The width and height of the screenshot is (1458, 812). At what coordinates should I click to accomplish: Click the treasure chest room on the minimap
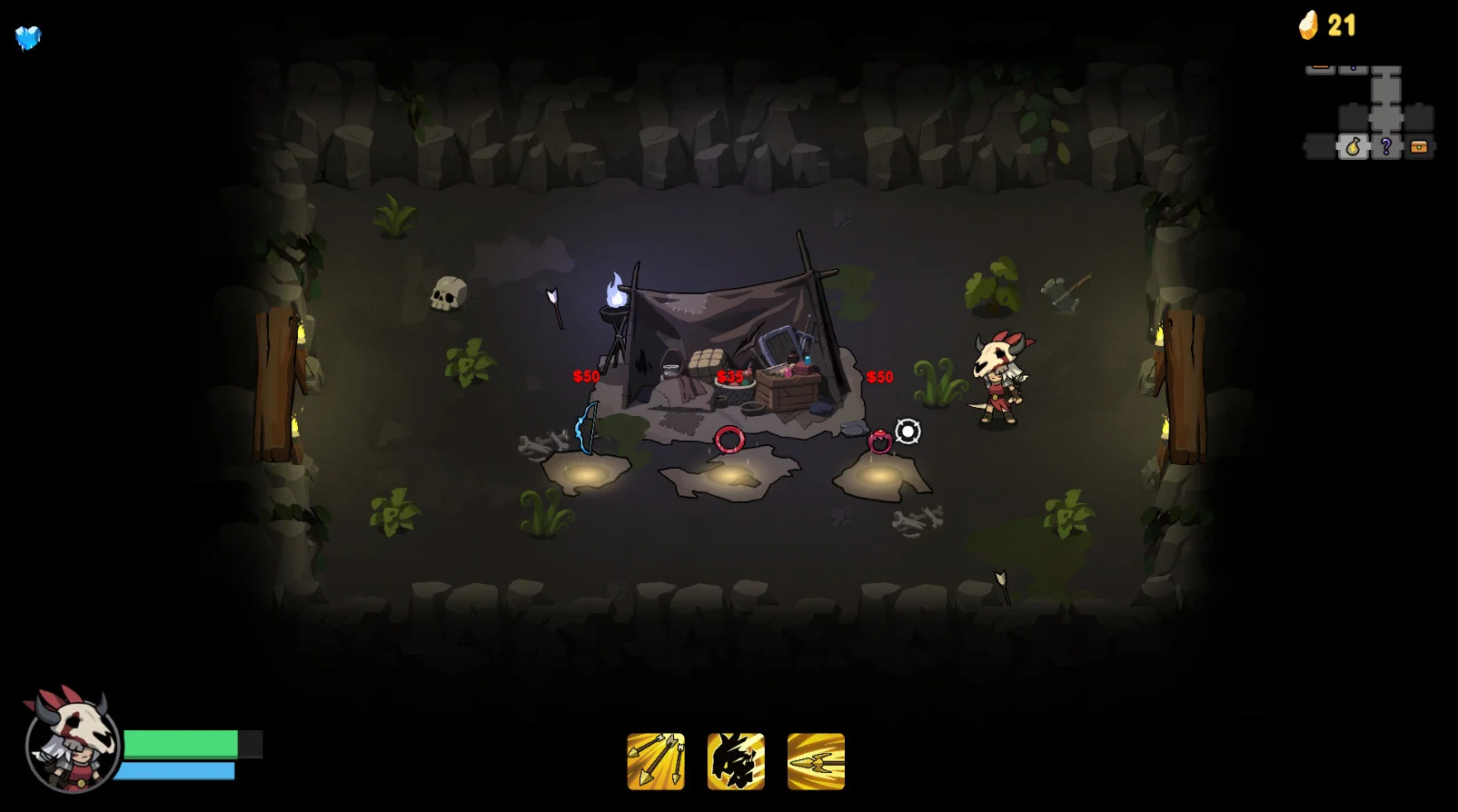point(1419,147)
